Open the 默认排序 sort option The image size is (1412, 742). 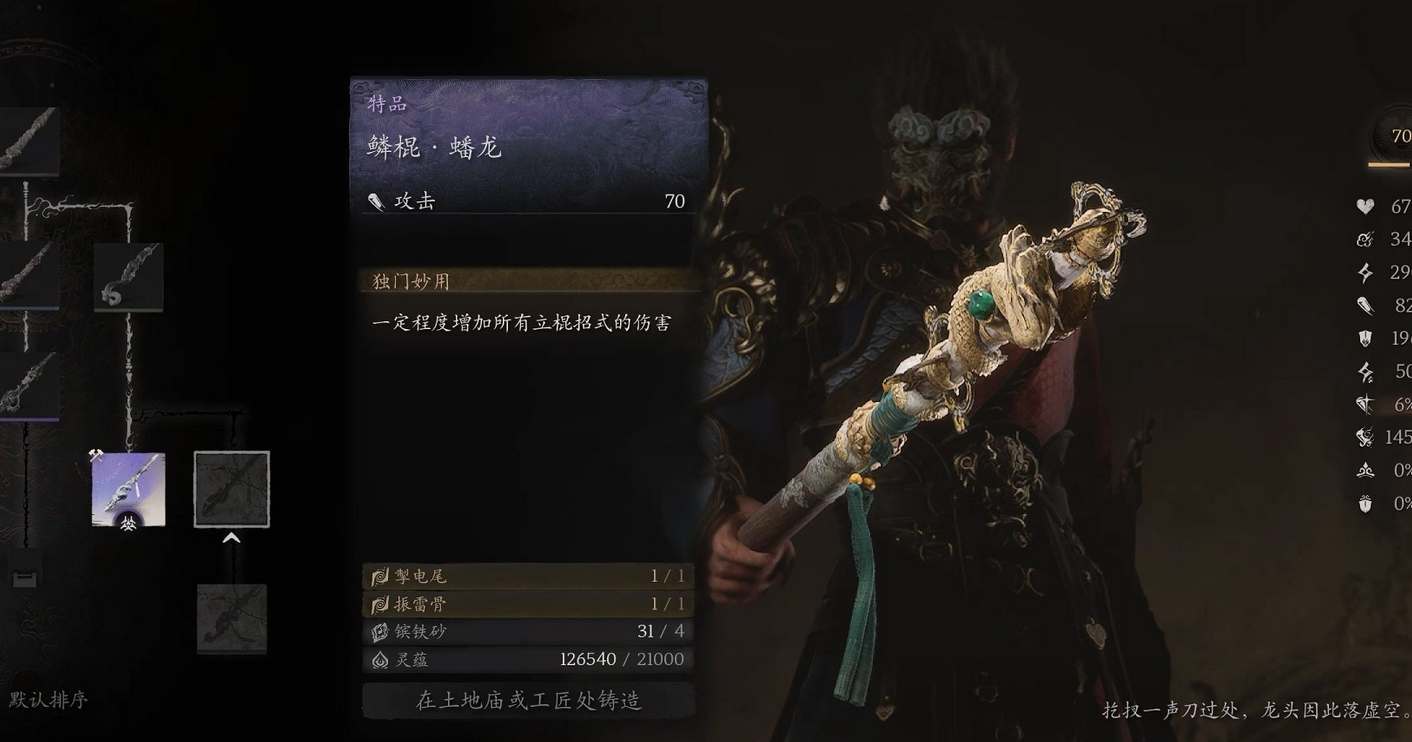pyautogui.click(x=49, y=700)
